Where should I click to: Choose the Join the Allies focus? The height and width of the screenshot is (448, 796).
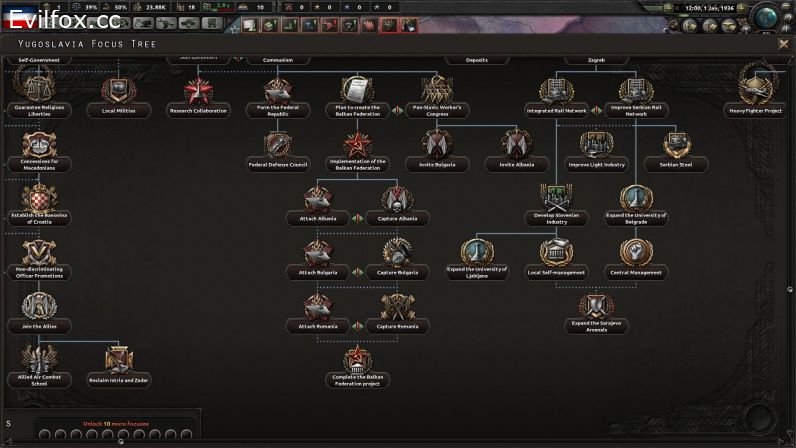point(39,309)
